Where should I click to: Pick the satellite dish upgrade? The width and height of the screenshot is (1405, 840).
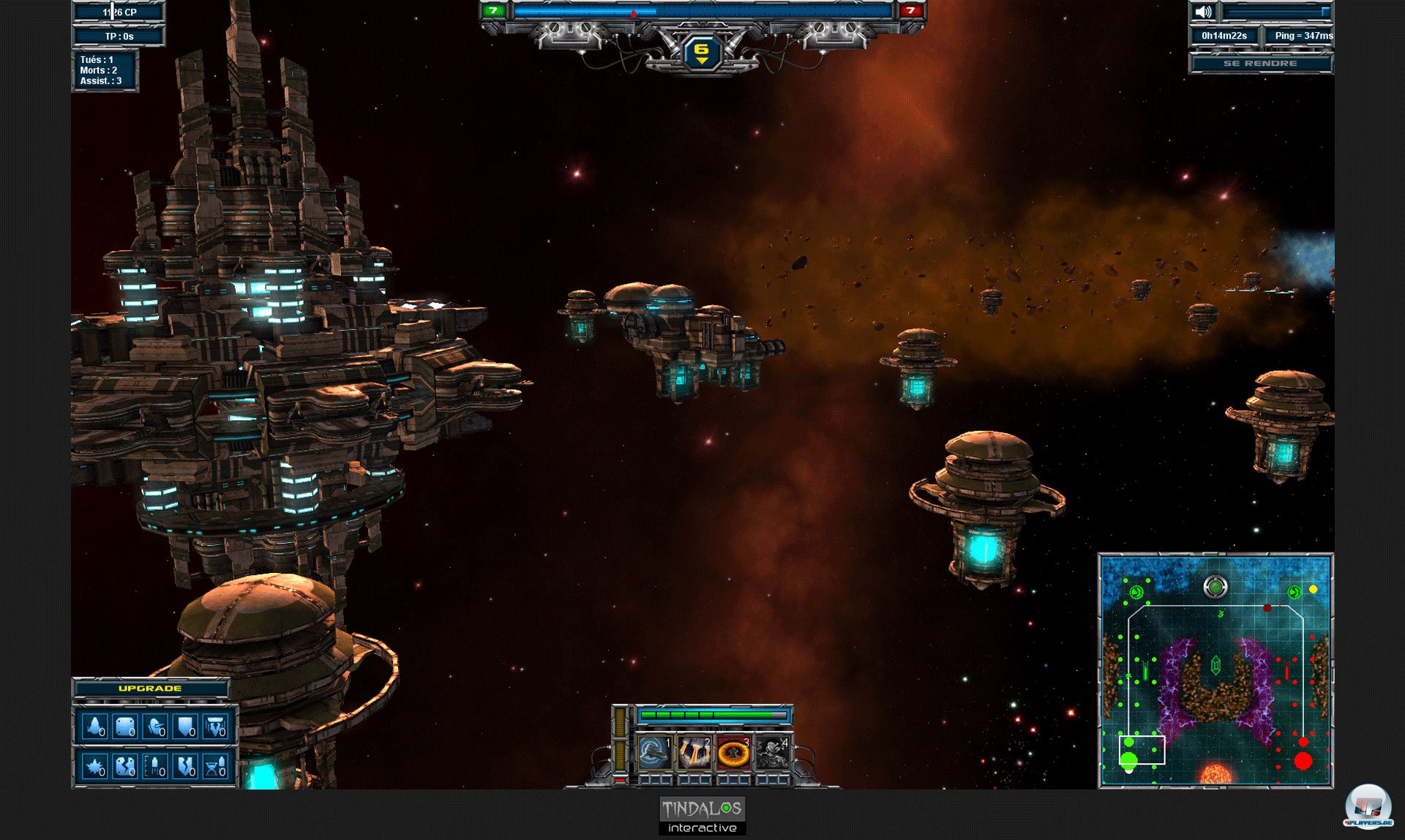click(x=155, y=727)
